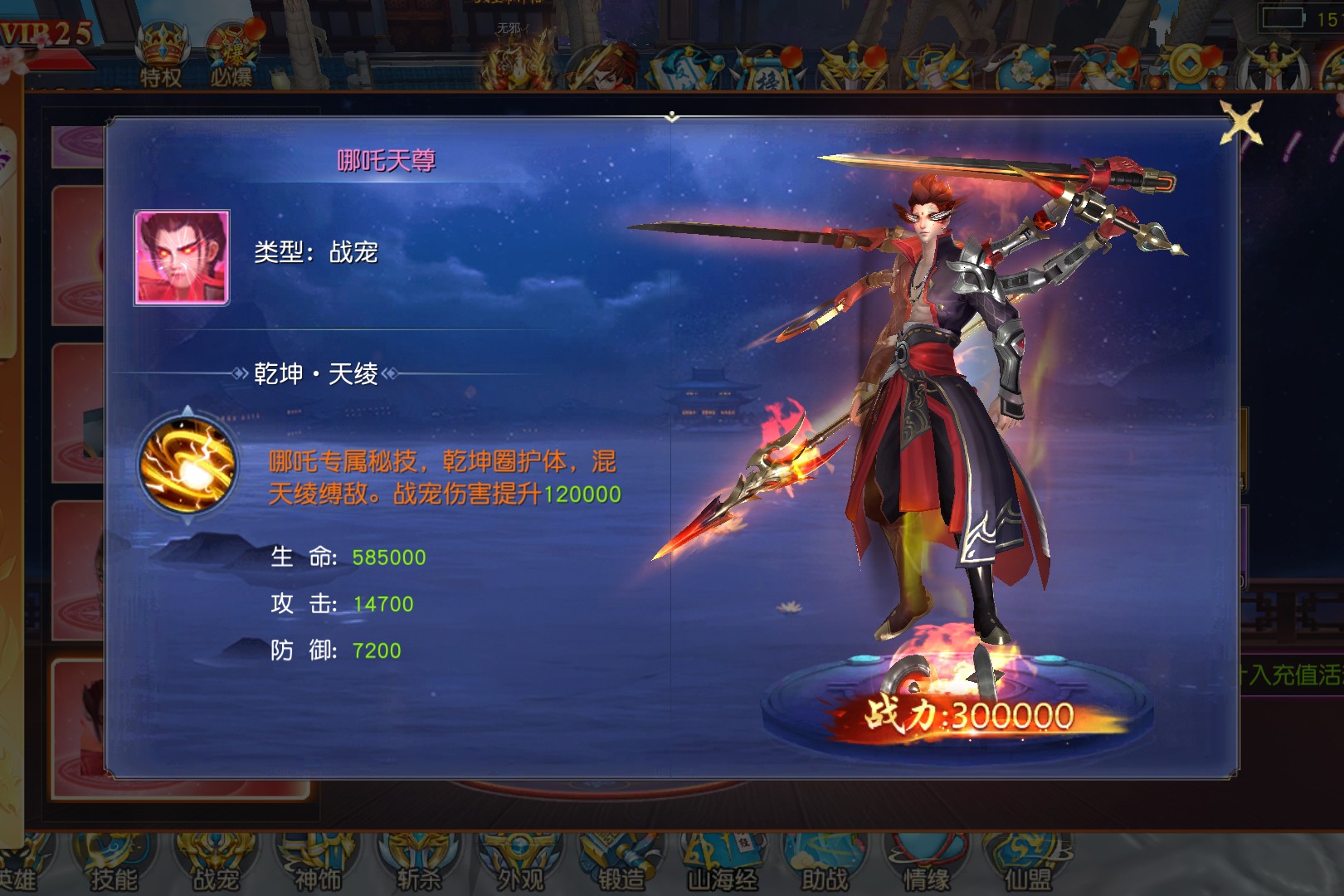Select the 哪吒天尊 portrait thumbnail
Image resolution: width=1344 pixels, height=896 pixels.
pyautogui.click(x=182, y=258)
